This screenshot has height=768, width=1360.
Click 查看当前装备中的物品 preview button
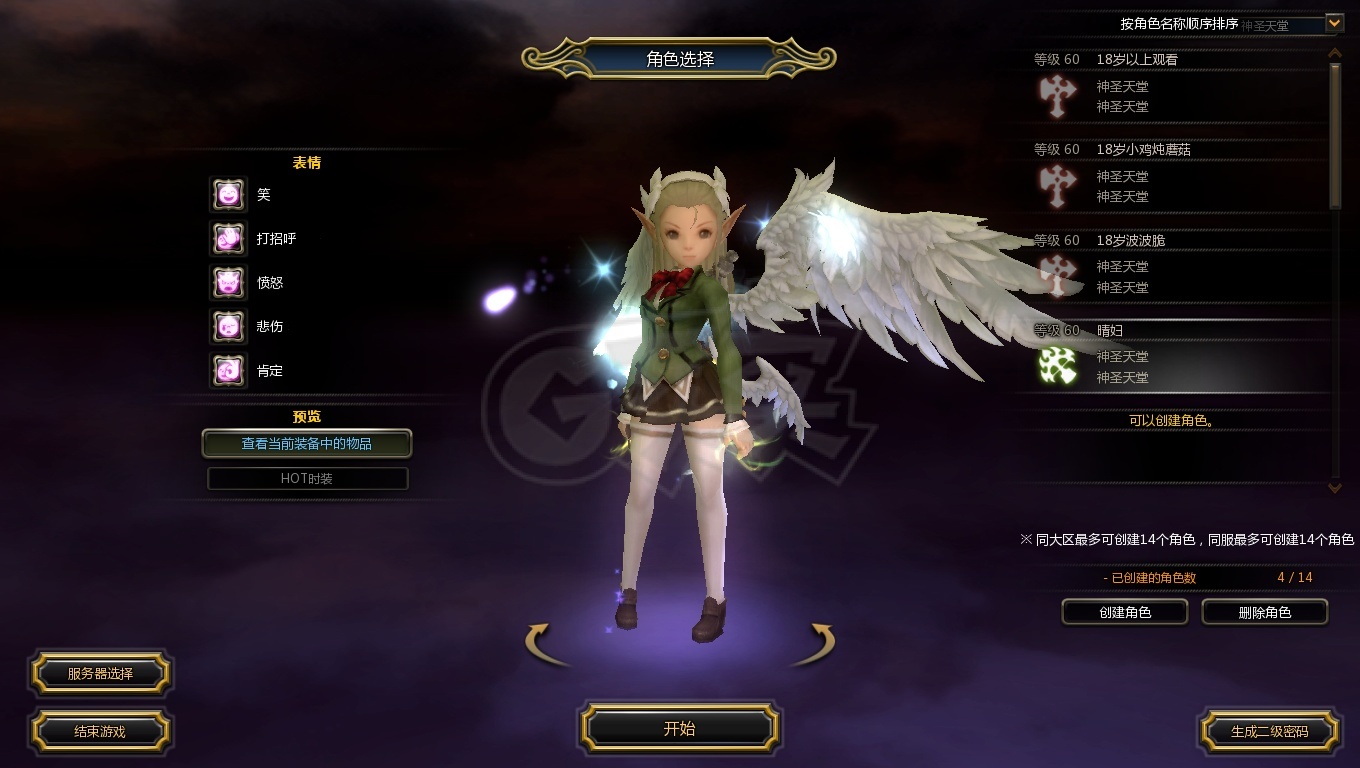pyautogui.click(x=307, y=443)
